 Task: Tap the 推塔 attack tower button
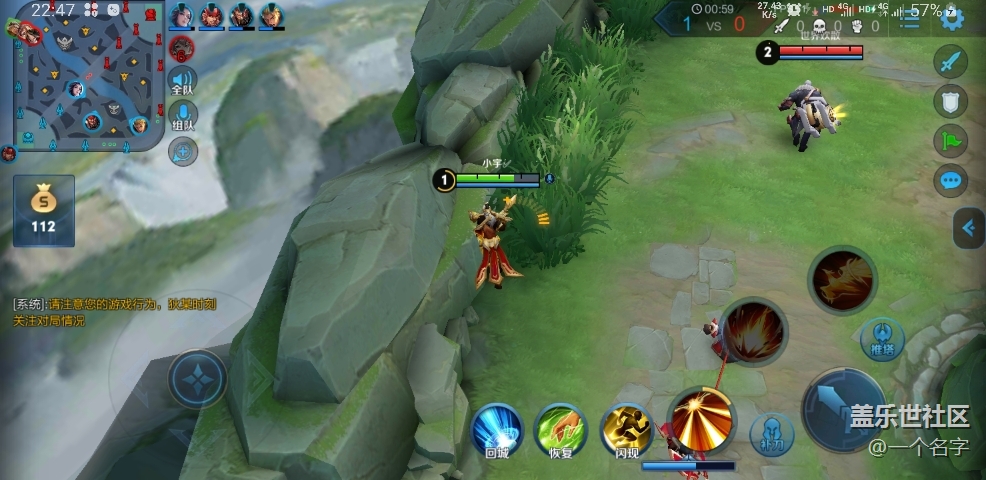(x=882, y=338)
